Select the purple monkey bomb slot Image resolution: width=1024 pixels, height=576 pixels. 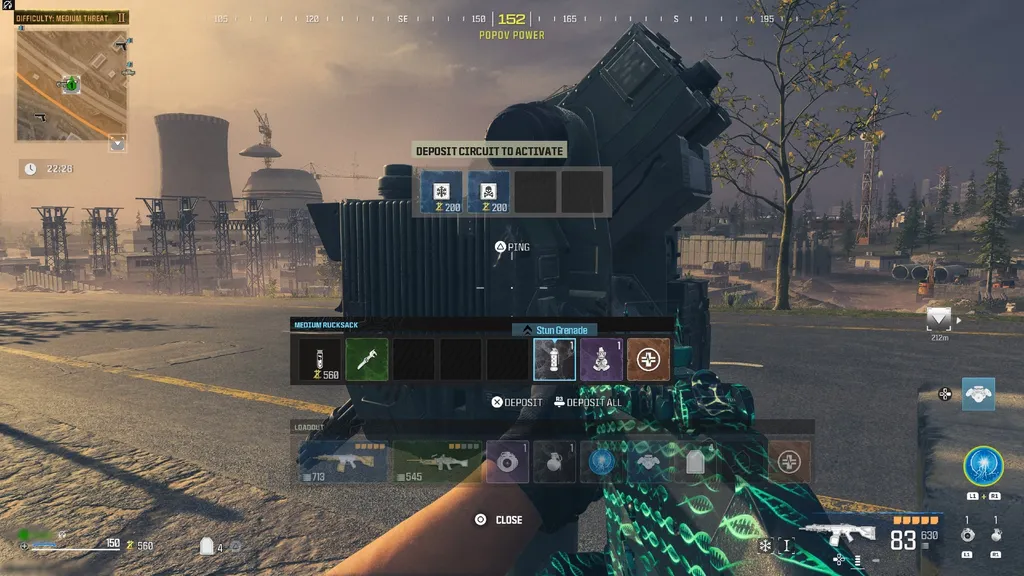tap(602, 359)
